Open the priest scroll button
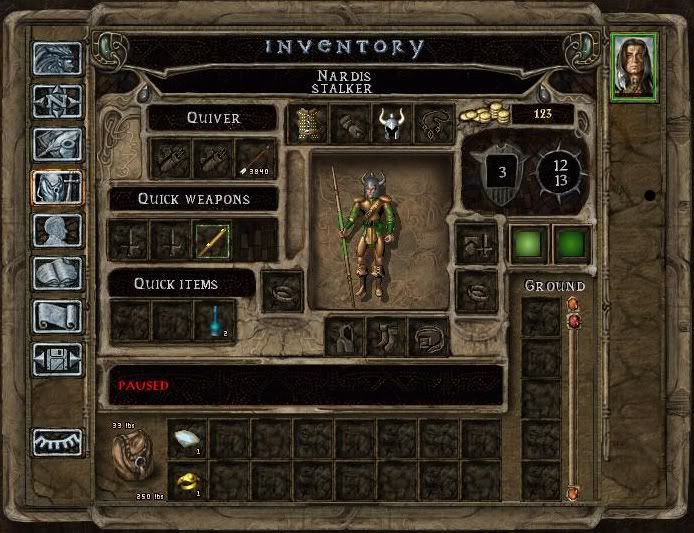The width and height of the screenshot is (694, 533). (x=57, y=316)
